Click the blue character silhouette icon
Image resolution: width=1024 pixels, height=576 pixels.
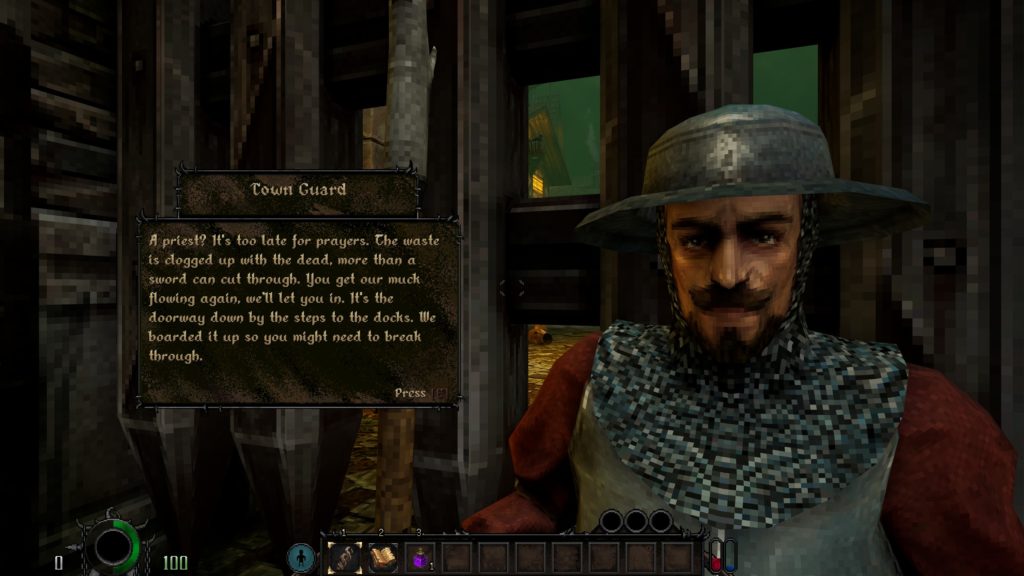[301, 558]
